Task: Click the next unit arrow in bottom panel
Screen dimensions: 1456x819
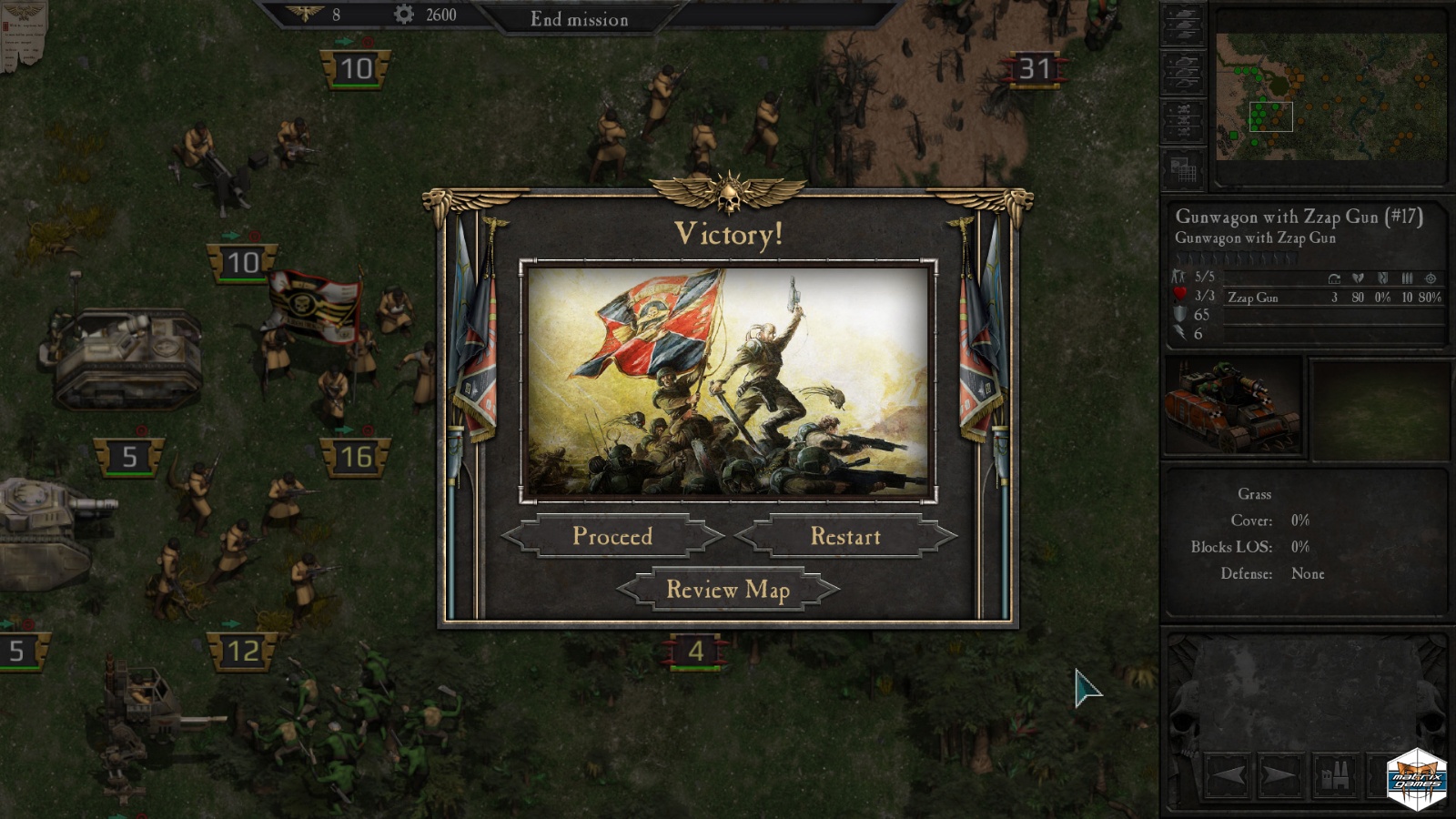Action: [x=1279, y=774]
